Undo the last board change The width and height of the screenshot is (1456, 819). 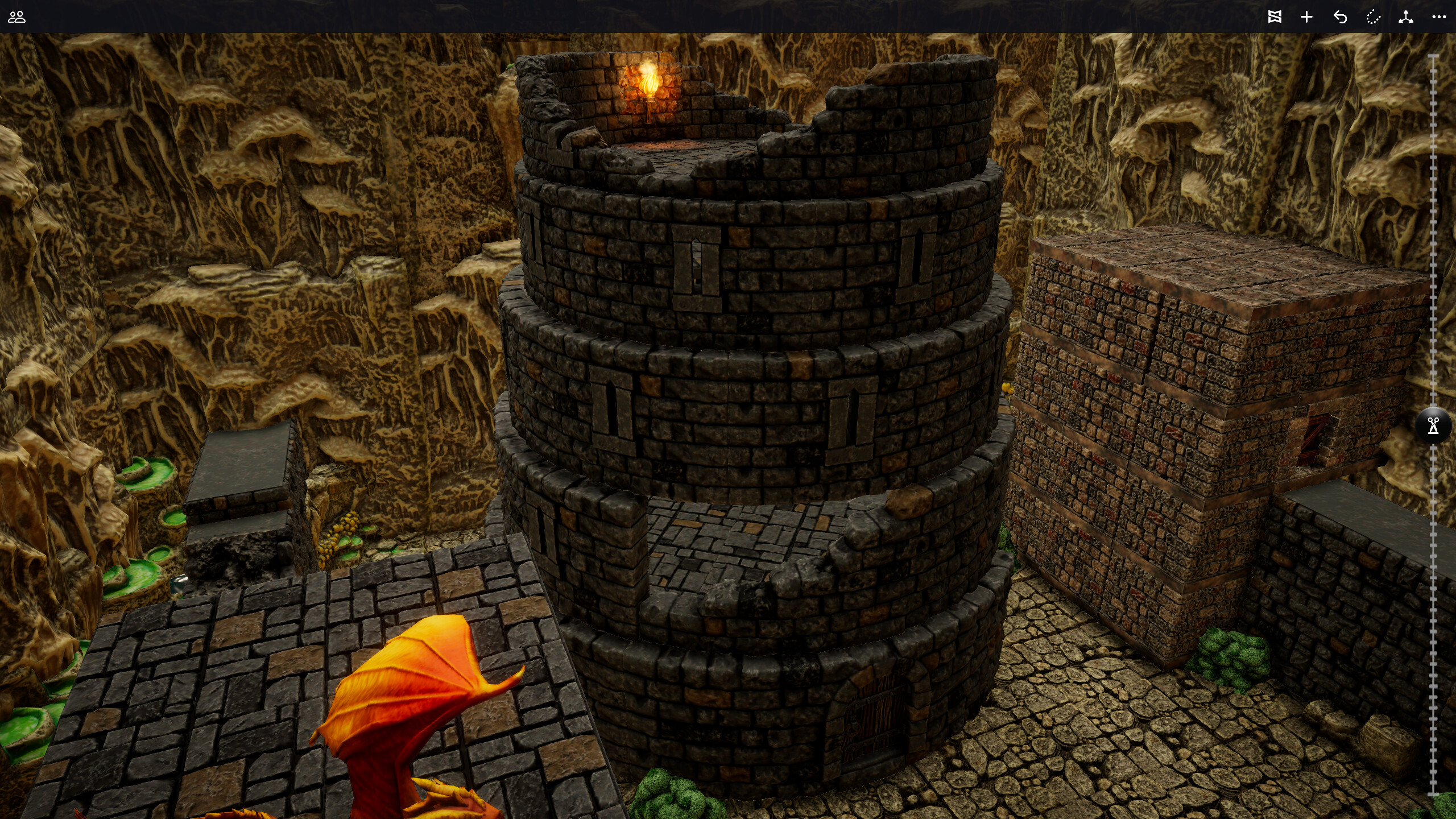[x=1341, y=17]
